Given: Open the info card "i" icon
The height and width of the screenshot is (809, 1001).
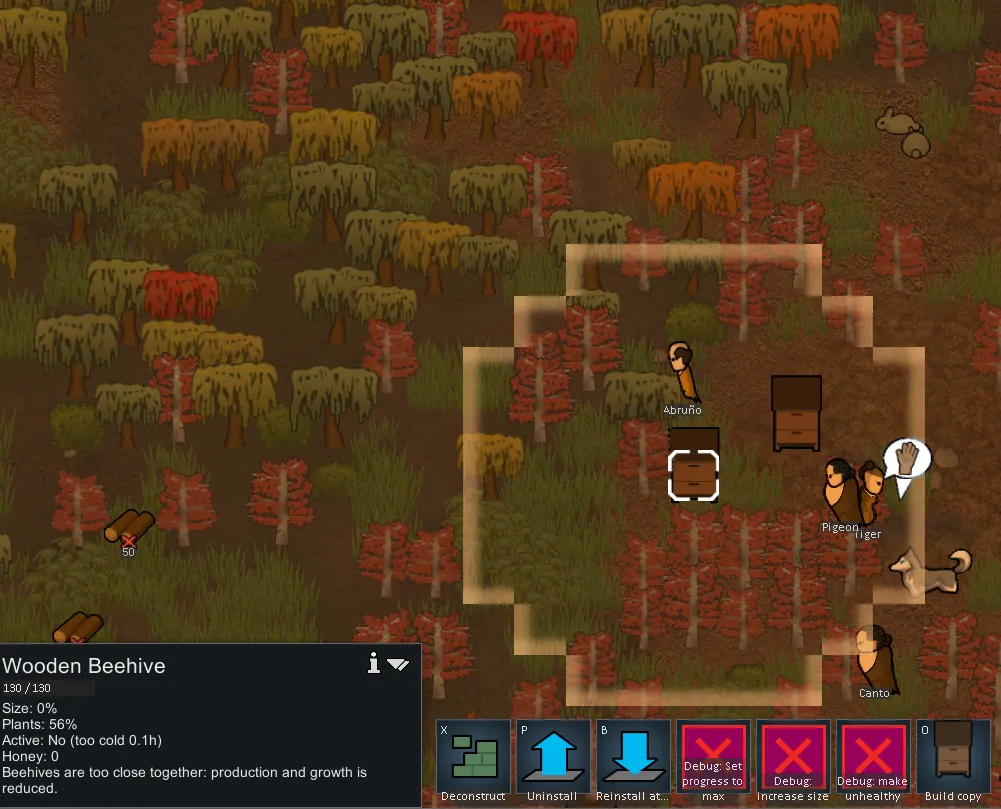Looking at the screenshot, I should coord(374,663).
